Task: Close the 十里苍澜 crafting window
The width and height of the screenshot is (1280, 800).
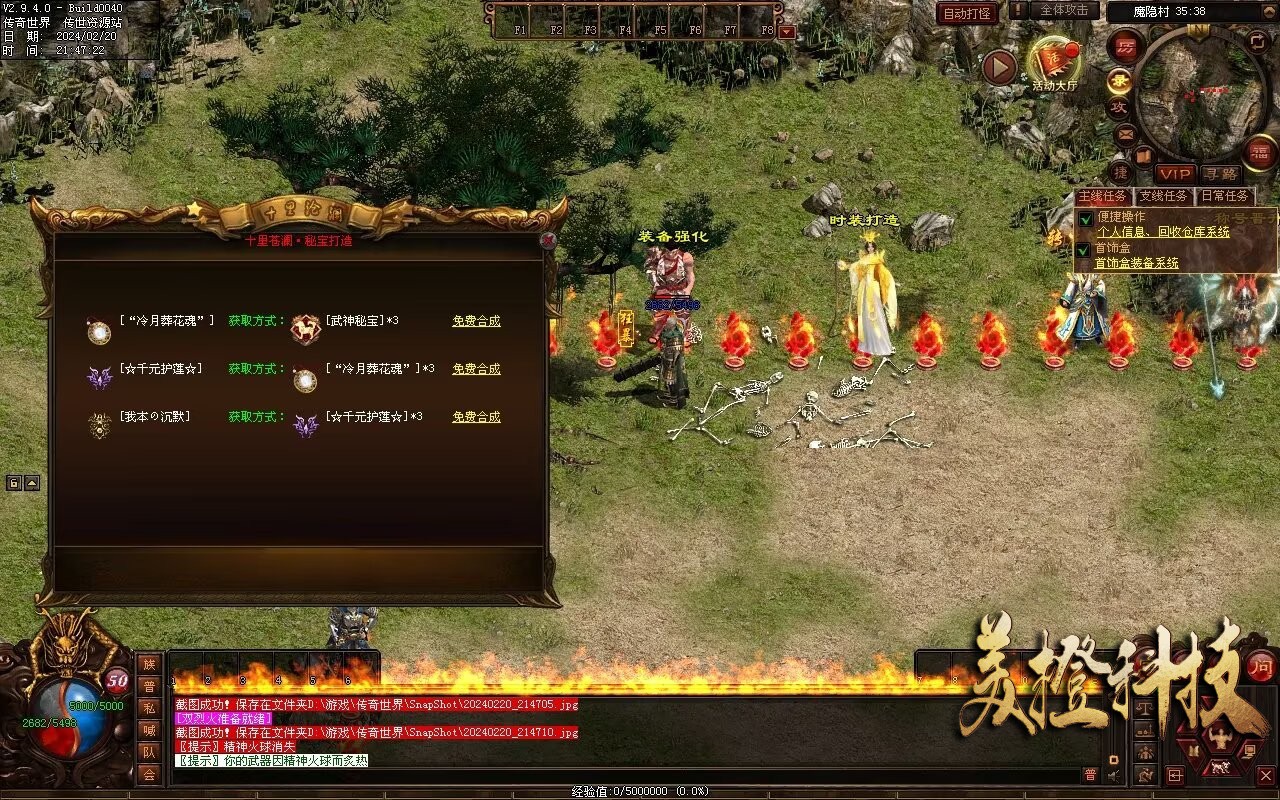Action: pos(547,240)
